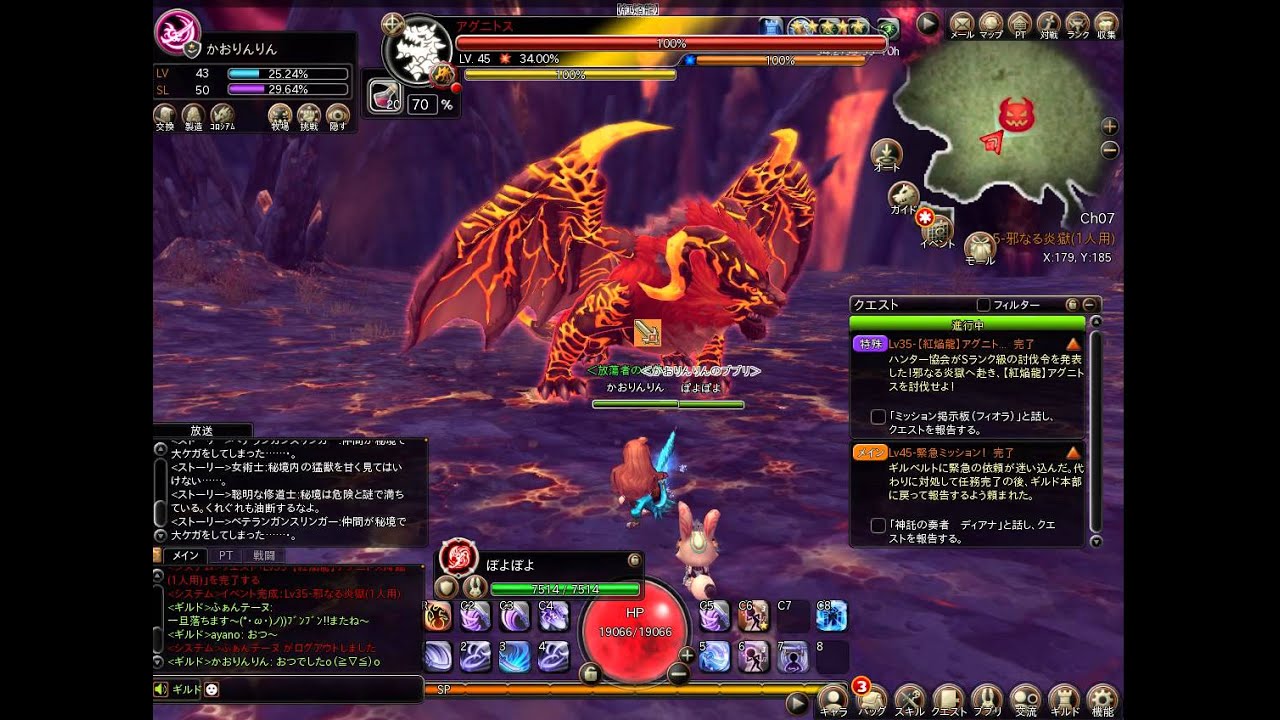
Task: Activate the オート auto button
Action: pyautogui.click(x=886, y=153)
